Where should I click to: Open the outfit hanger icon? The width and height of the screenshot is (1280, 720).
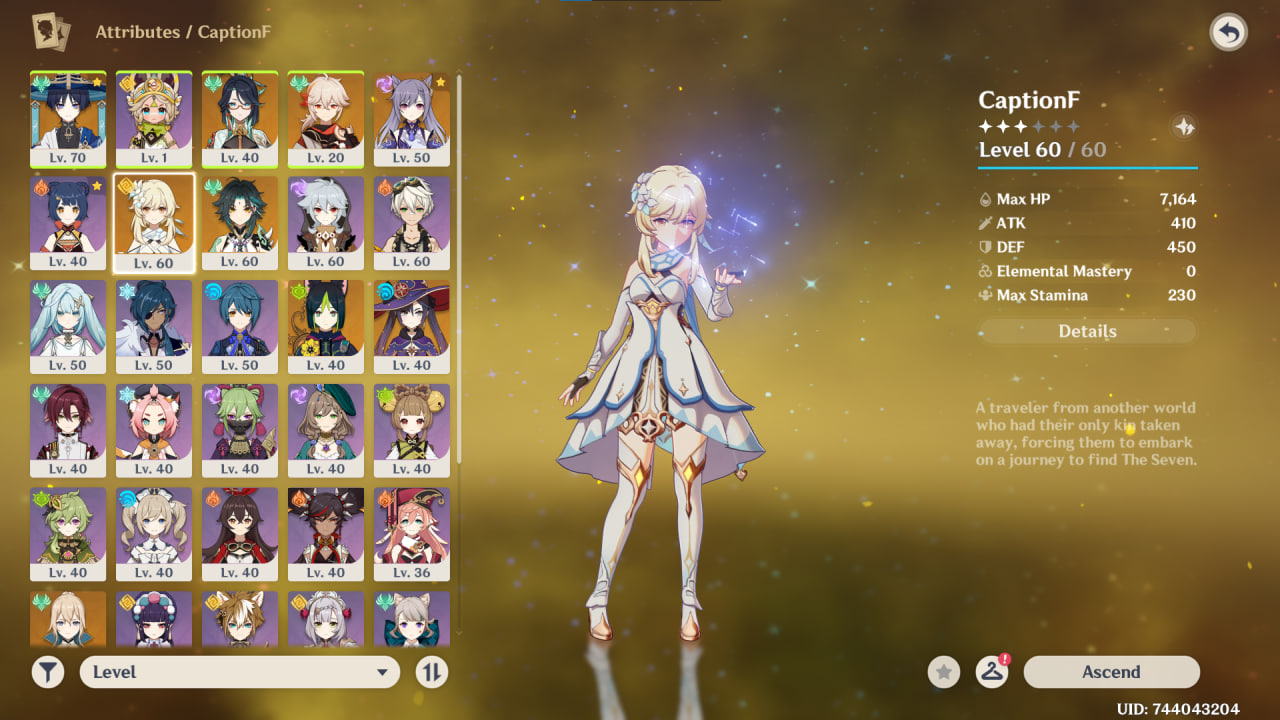click(x=991, y=672)
